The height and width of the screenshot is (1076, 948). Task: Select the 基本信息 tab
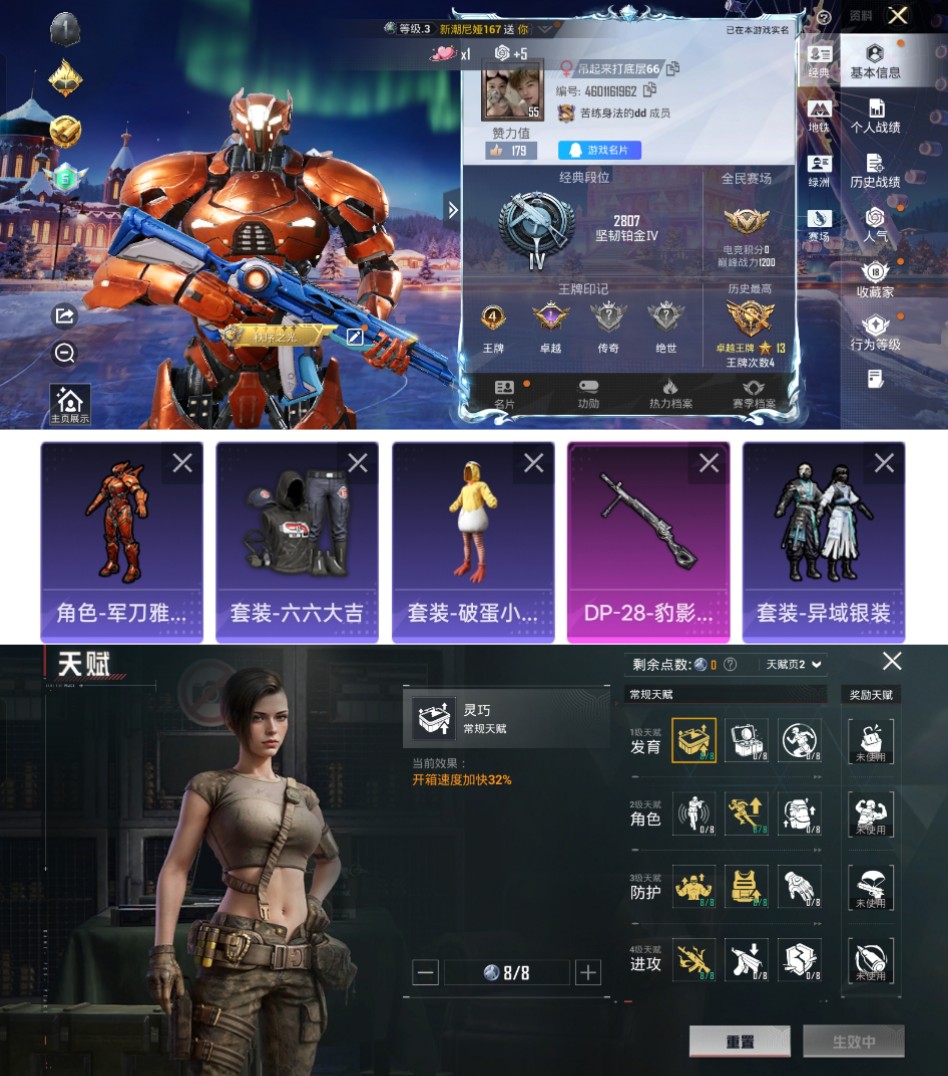point(875,62)
